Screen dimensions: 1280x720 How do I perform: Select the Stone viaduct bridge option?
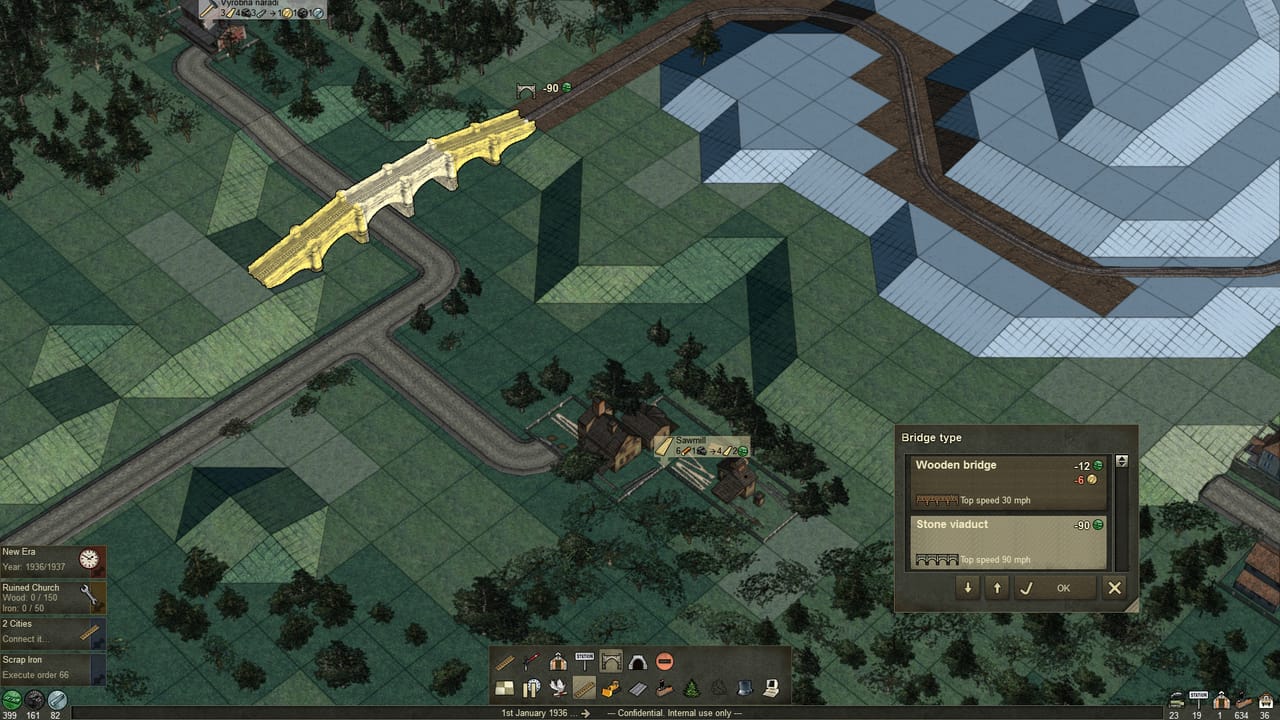[1007, 540]
